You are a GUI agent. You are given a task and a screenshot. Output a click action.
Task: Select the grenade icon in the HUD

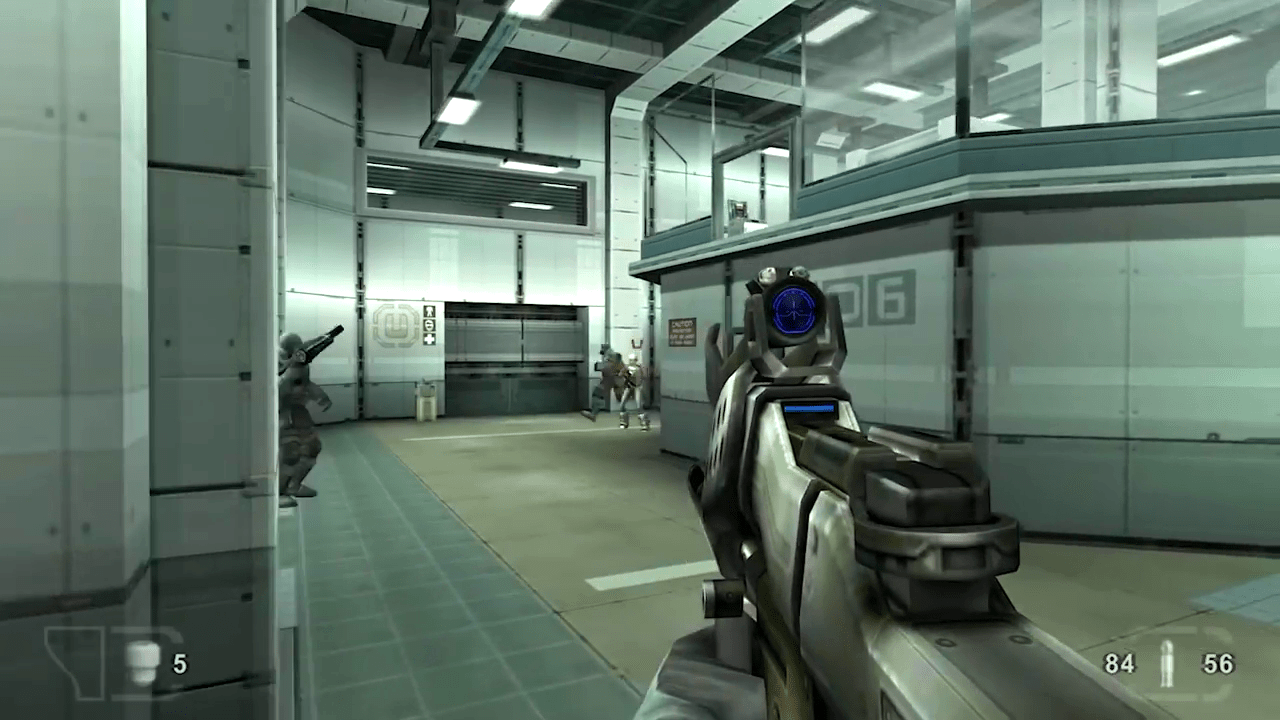[142, 664]
